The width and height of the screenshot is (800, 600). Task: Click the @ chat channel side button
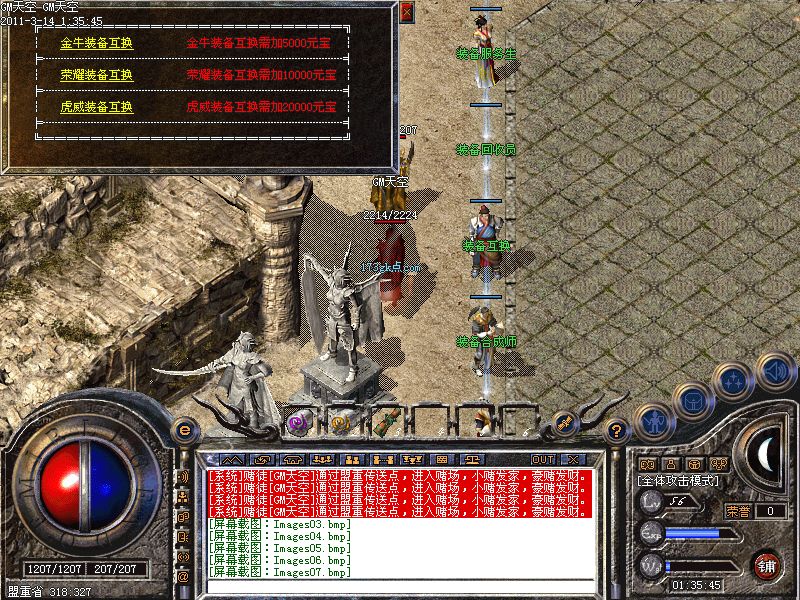tap(183, 577)
